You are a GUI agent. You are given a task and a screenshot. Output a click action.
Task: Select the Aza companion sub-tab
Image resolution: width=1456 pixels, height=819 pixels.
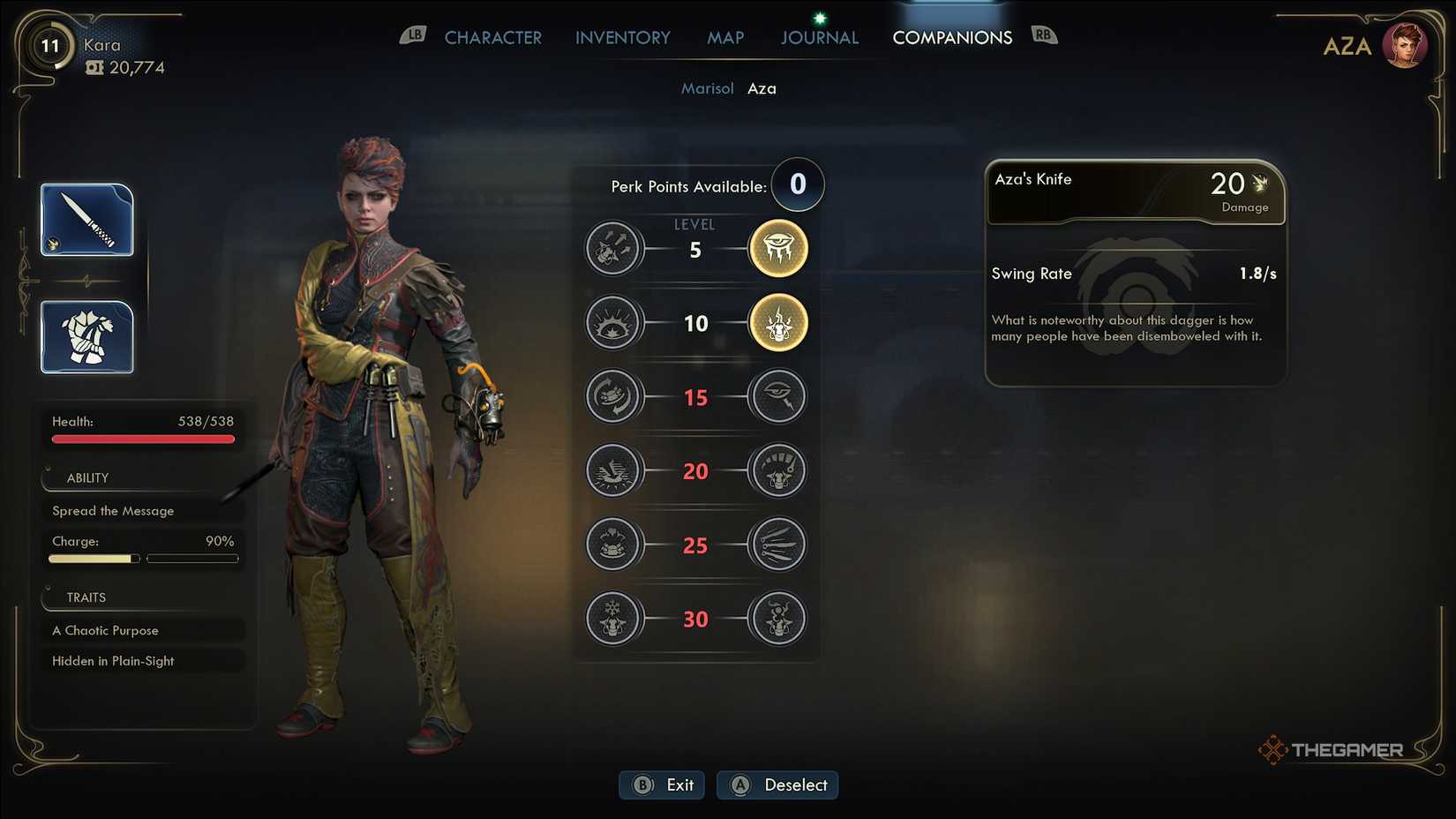762,88
